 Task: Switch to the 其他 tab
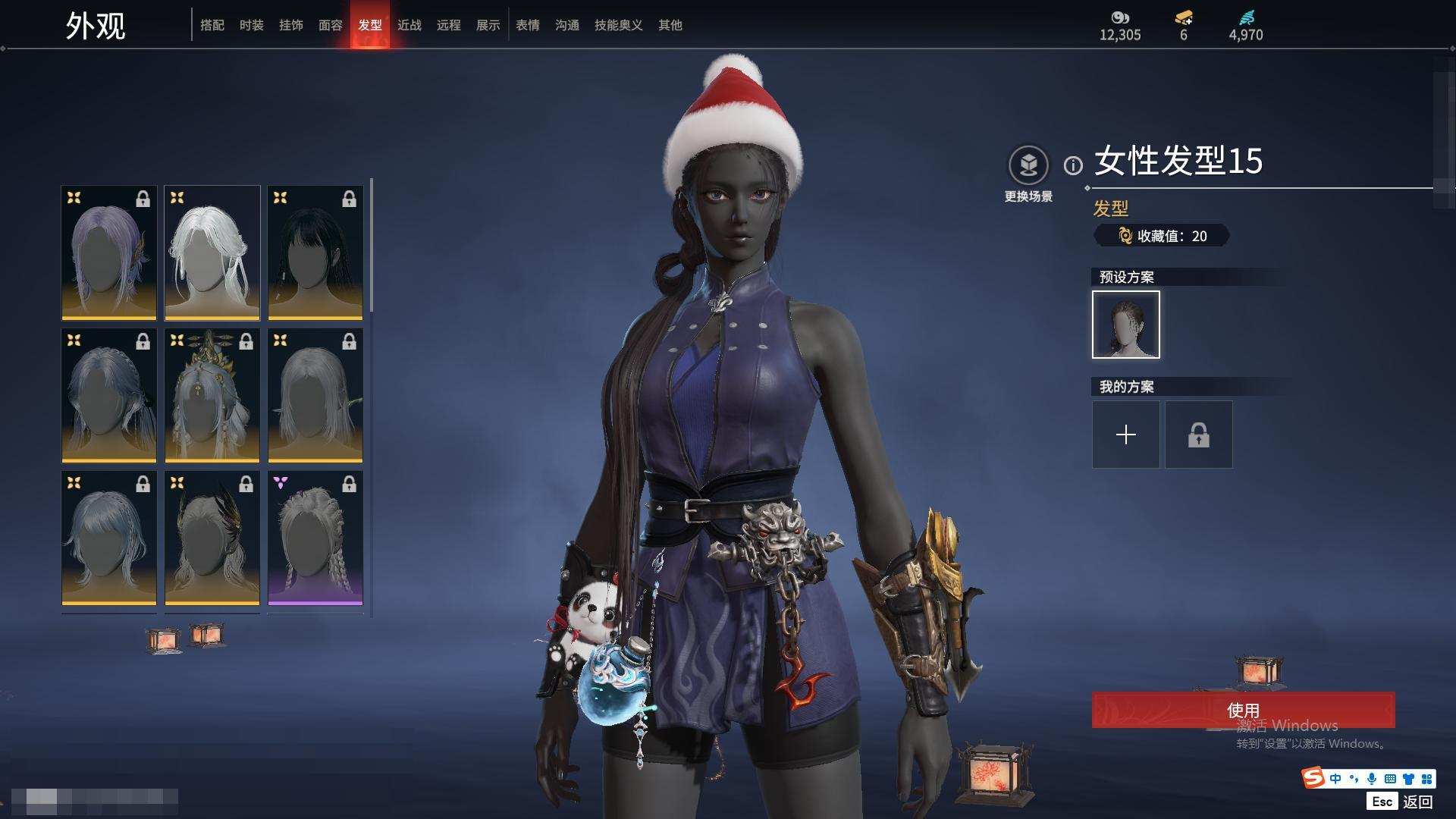[670, 25]
